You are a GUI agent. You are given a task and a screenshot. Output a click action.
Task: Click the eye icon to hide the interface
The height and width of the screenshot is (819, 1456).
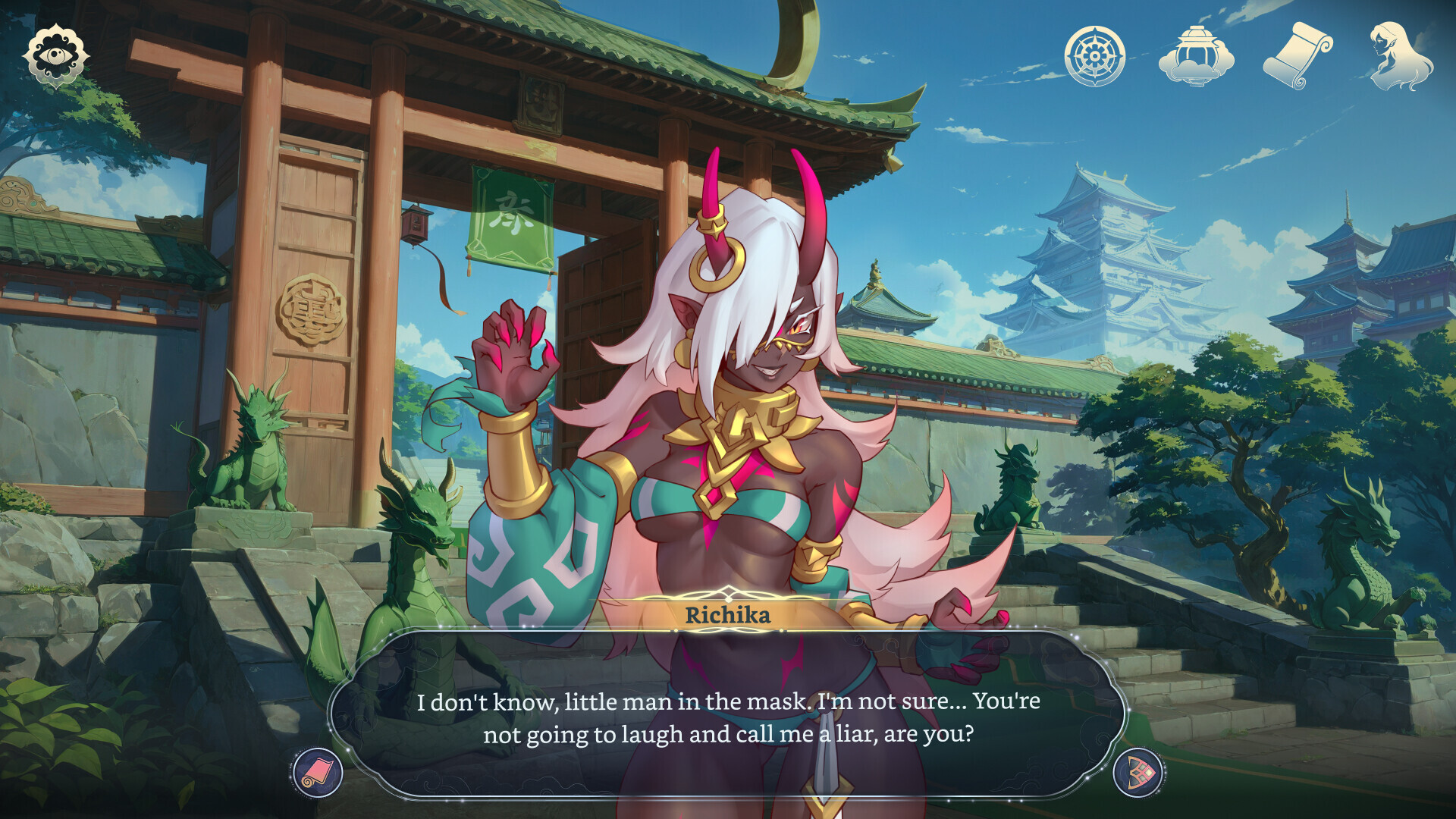coord(55,55)
